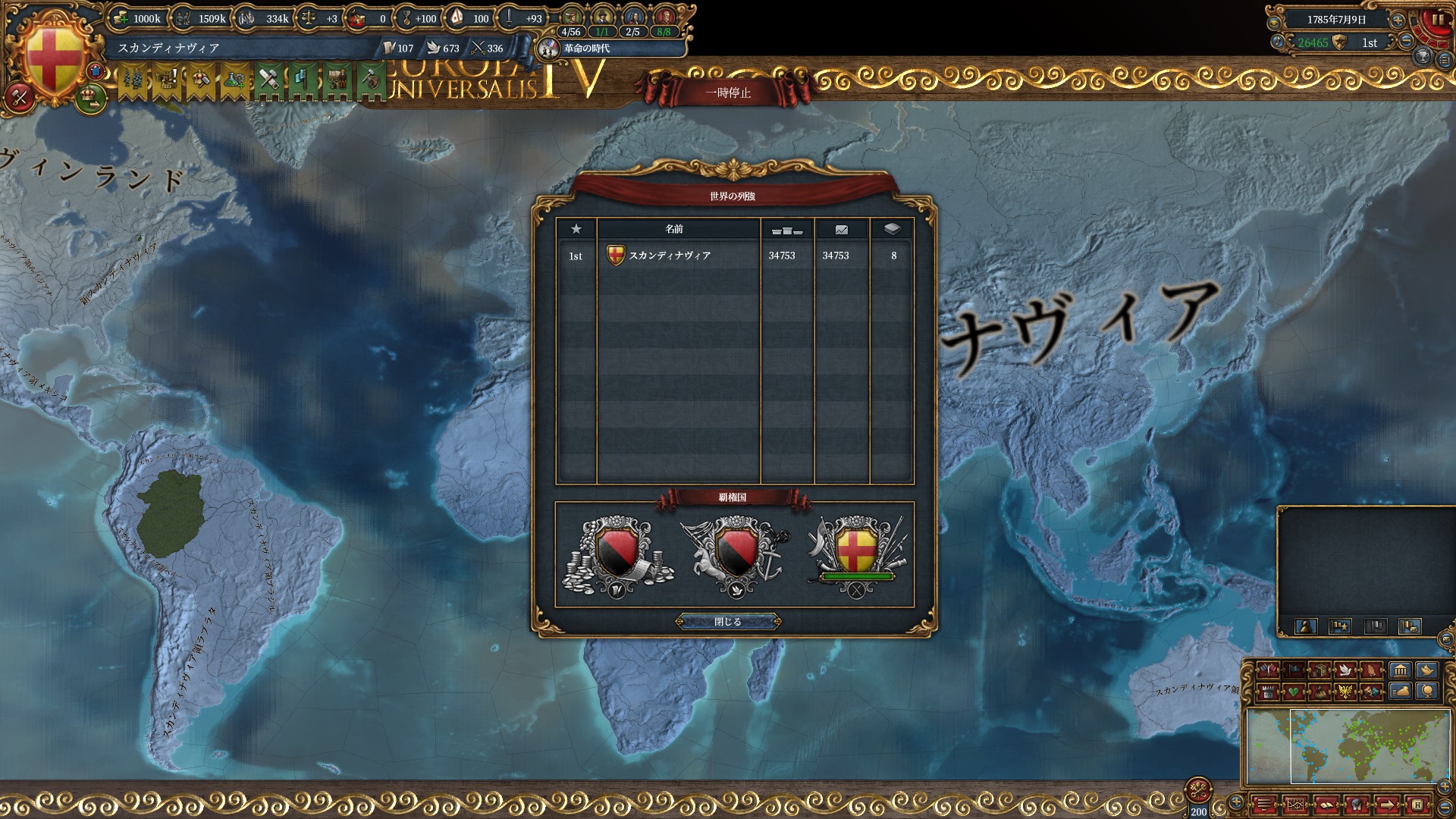This screenshot has width=1456, height=819.
Task: Click the H home button below the minimap
Action: [x=1417, y=805]
